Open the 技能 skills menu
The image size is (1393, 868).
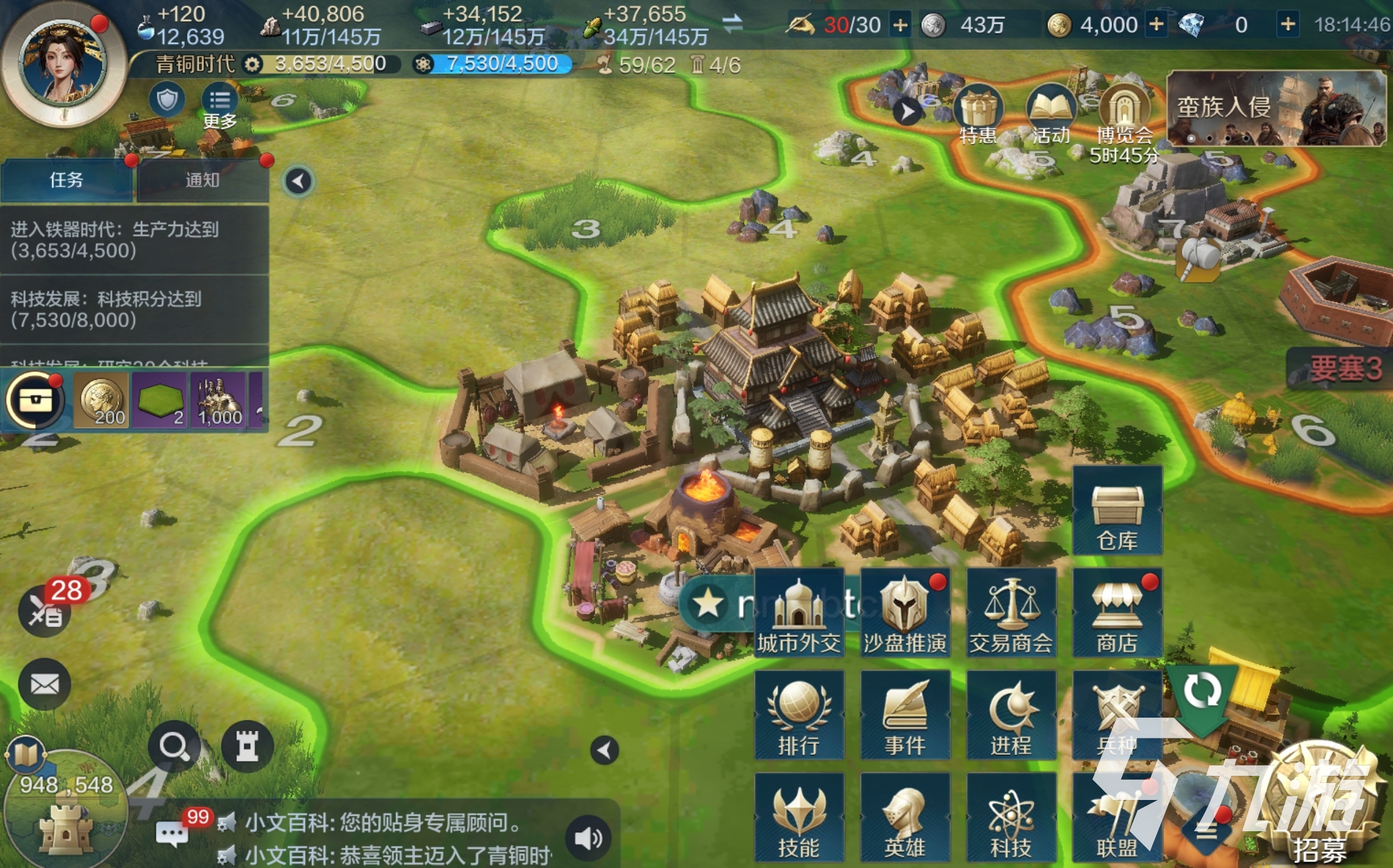(798, 818)
